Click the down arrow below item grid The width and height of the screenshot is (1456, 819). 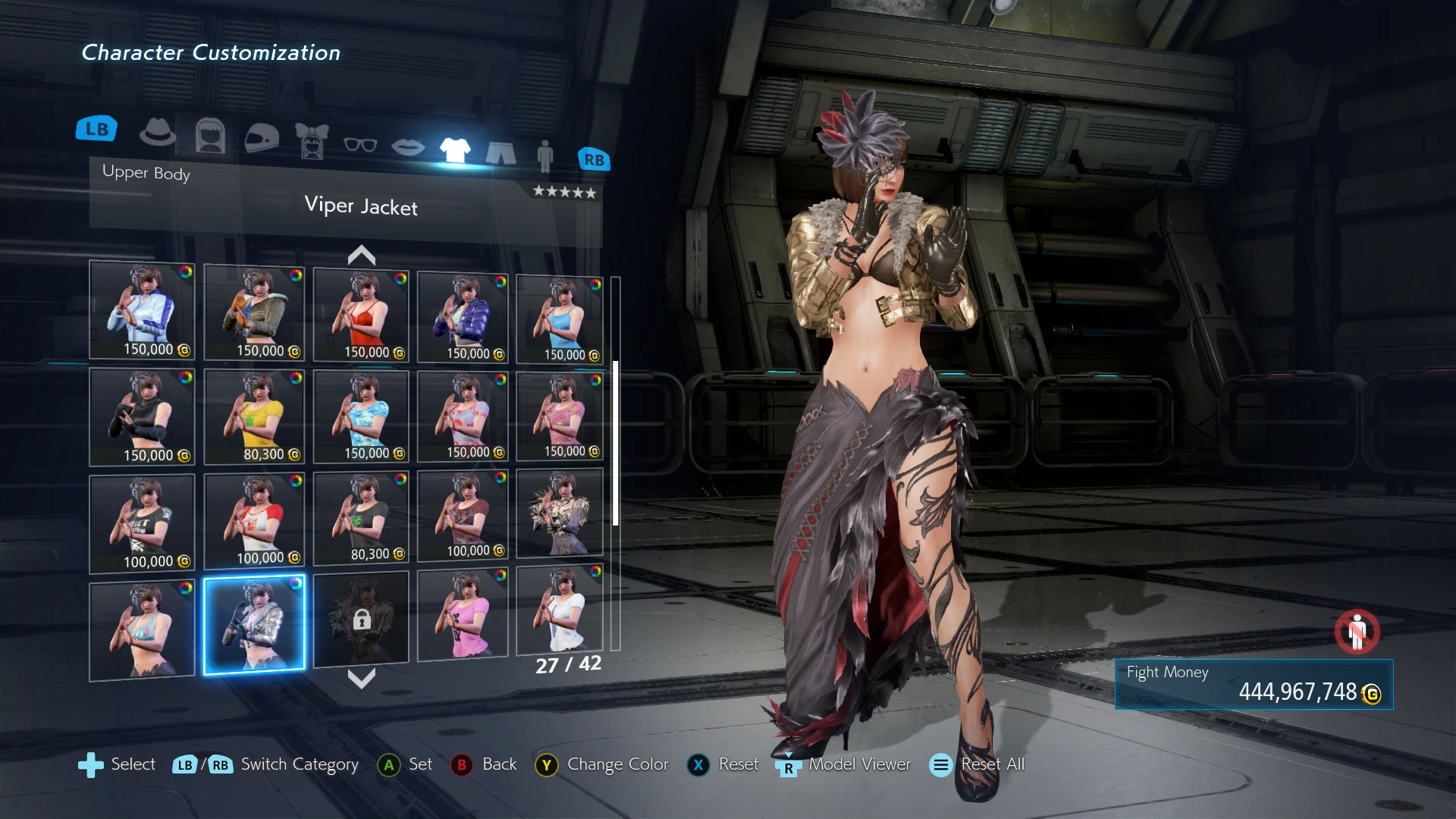click(362, 677)
